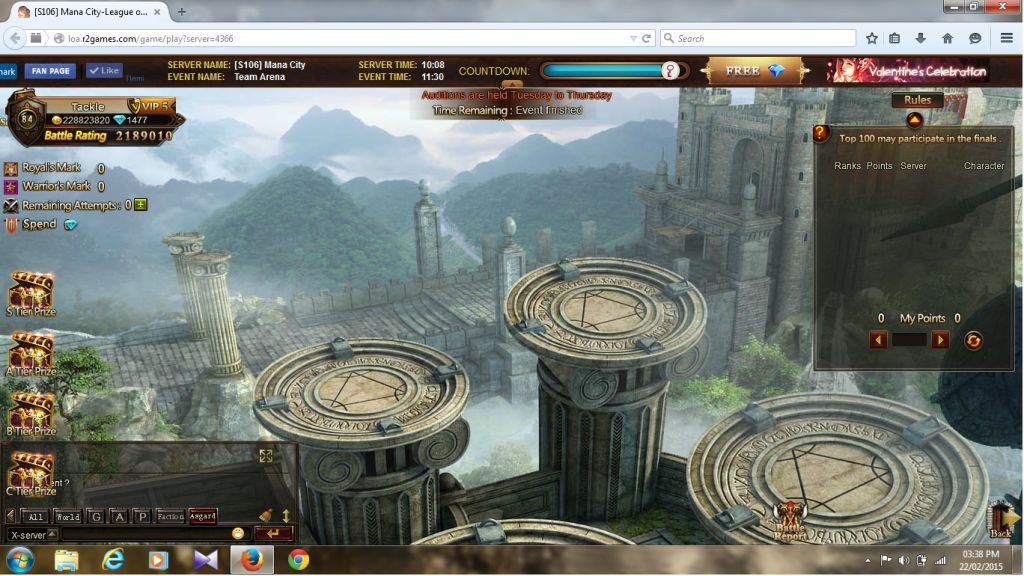1024x576 pixels.
Task: Switch chat to the All tab
Action: (36, 517)
